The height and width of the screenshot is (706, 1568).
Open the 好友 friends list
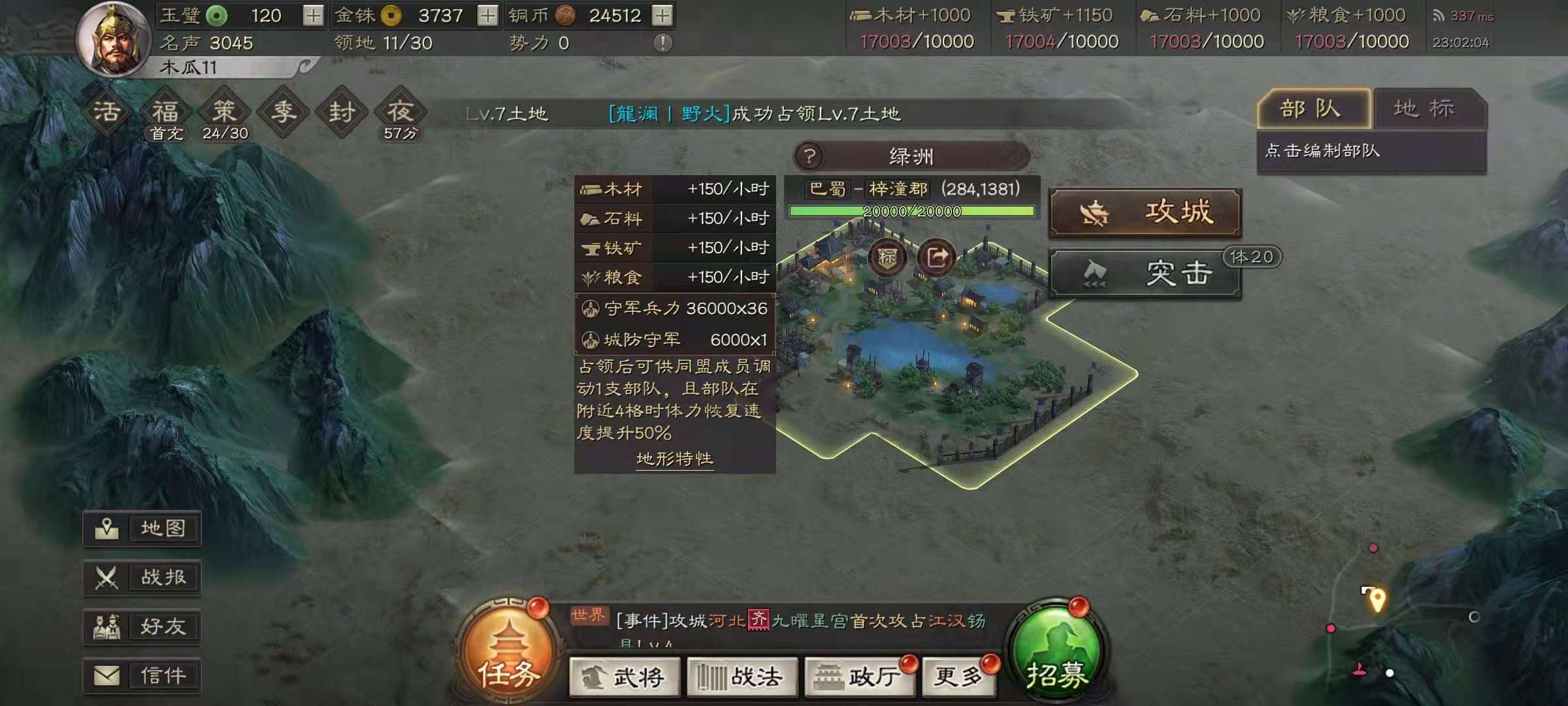pos(142,626)
